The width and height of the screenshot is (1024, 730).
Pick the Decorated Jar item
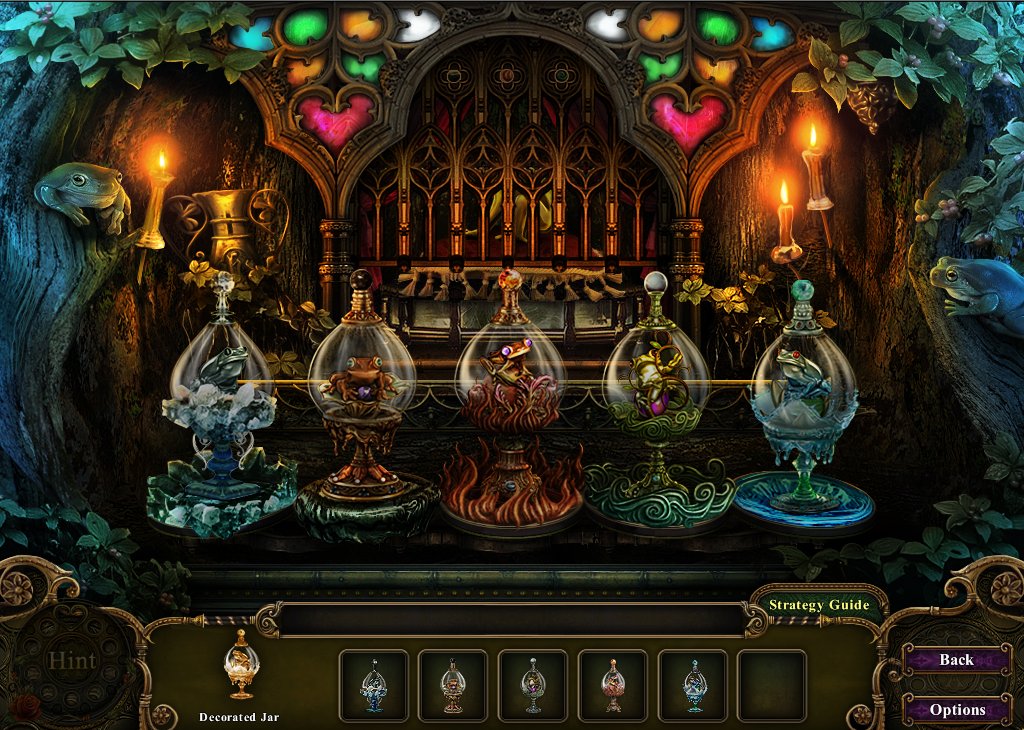click(240, 667)
